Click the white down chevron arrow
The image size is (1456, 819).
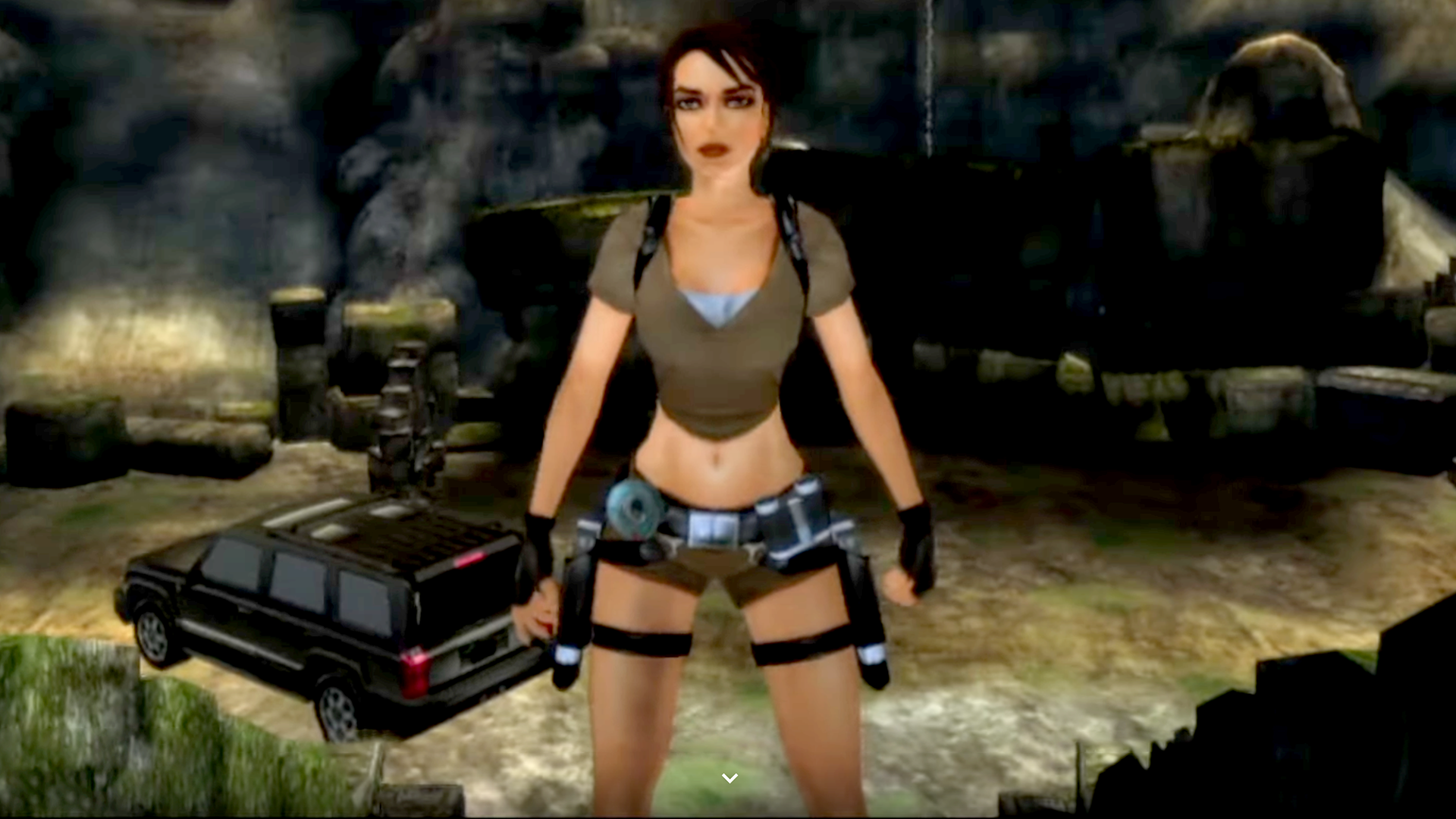click(730, 778)
